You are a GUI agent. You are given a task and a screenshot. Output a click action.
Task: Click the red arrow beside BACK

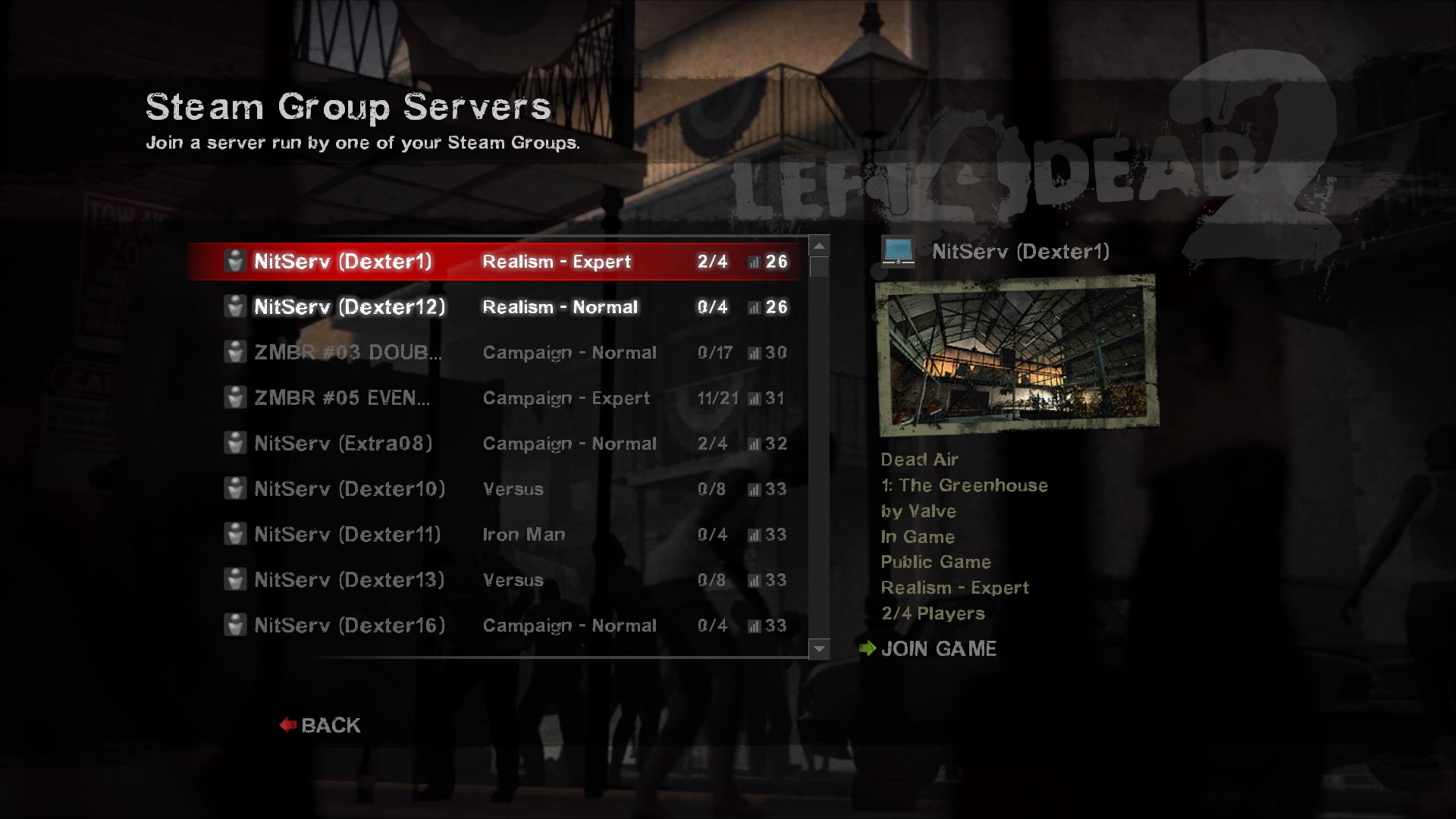(287, 724)
